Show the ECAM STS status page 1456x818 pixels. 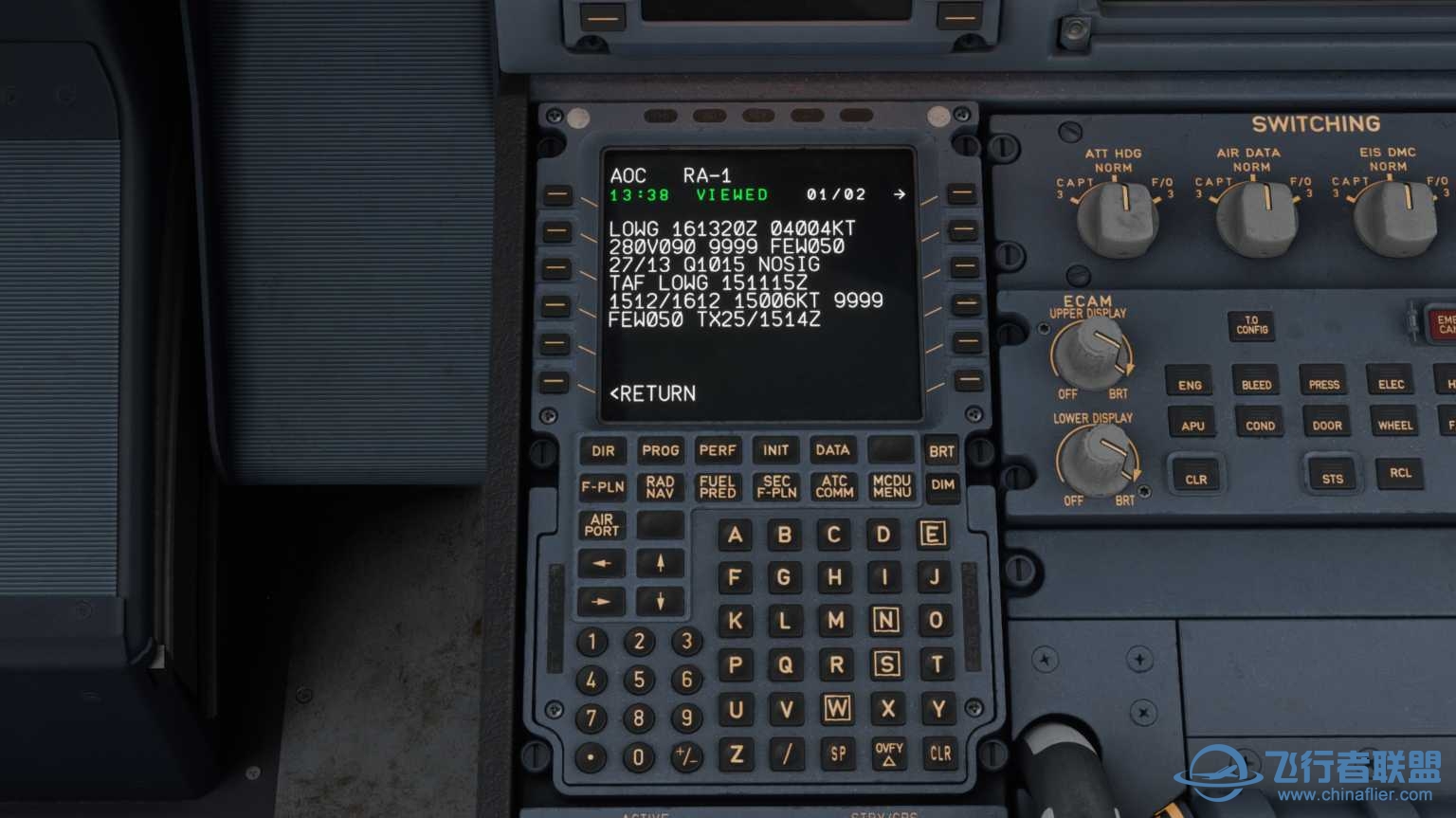click(1332, 478)
